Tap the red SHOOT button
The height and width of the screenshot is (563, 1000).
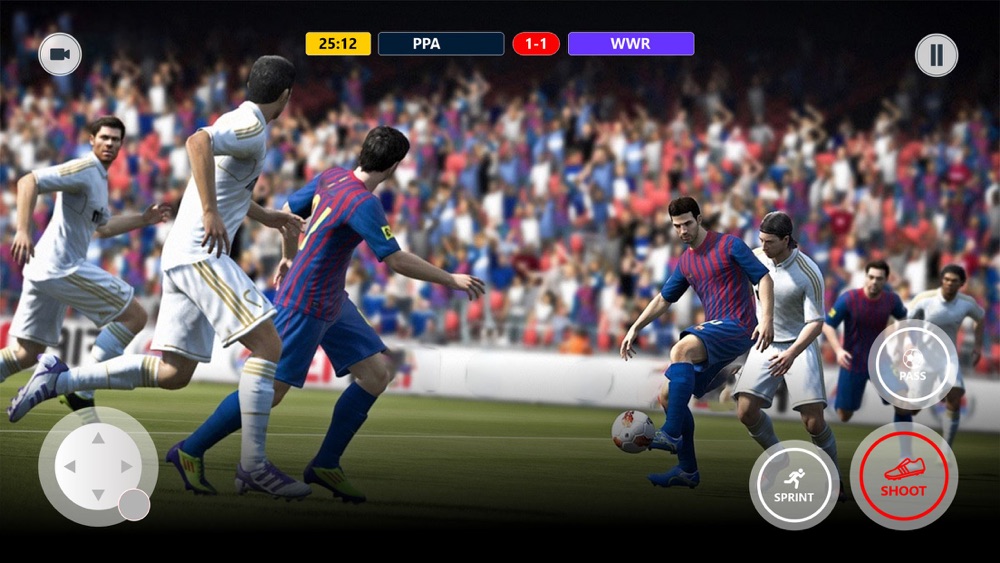(x=903, y=475)
